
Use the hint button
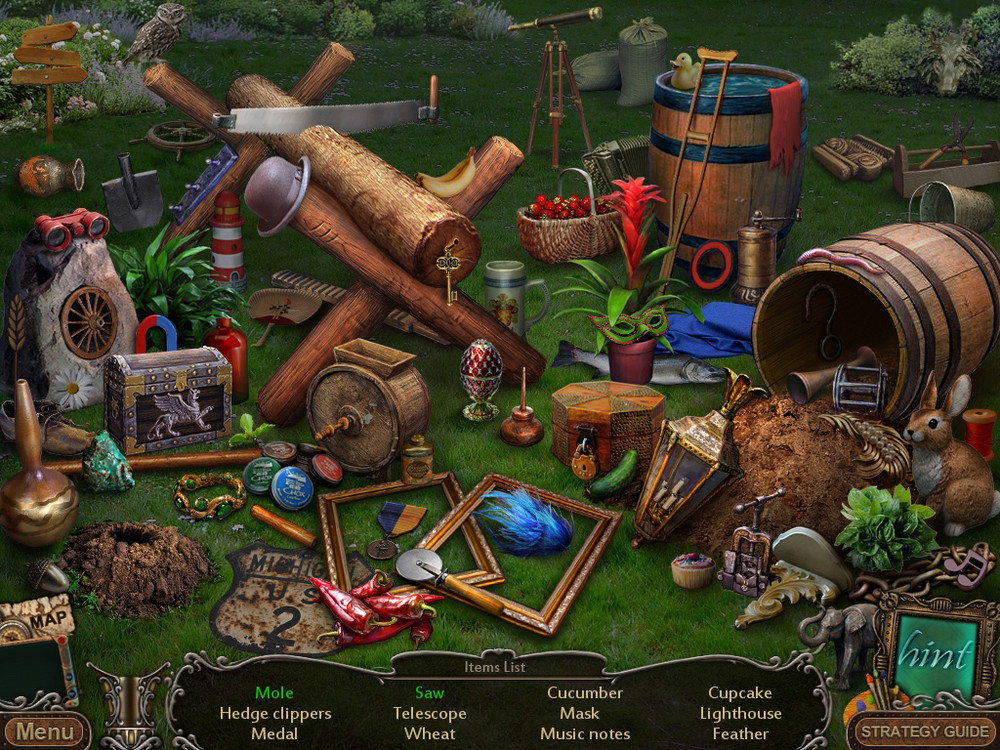pyautogui.click(x=935, y=655)
